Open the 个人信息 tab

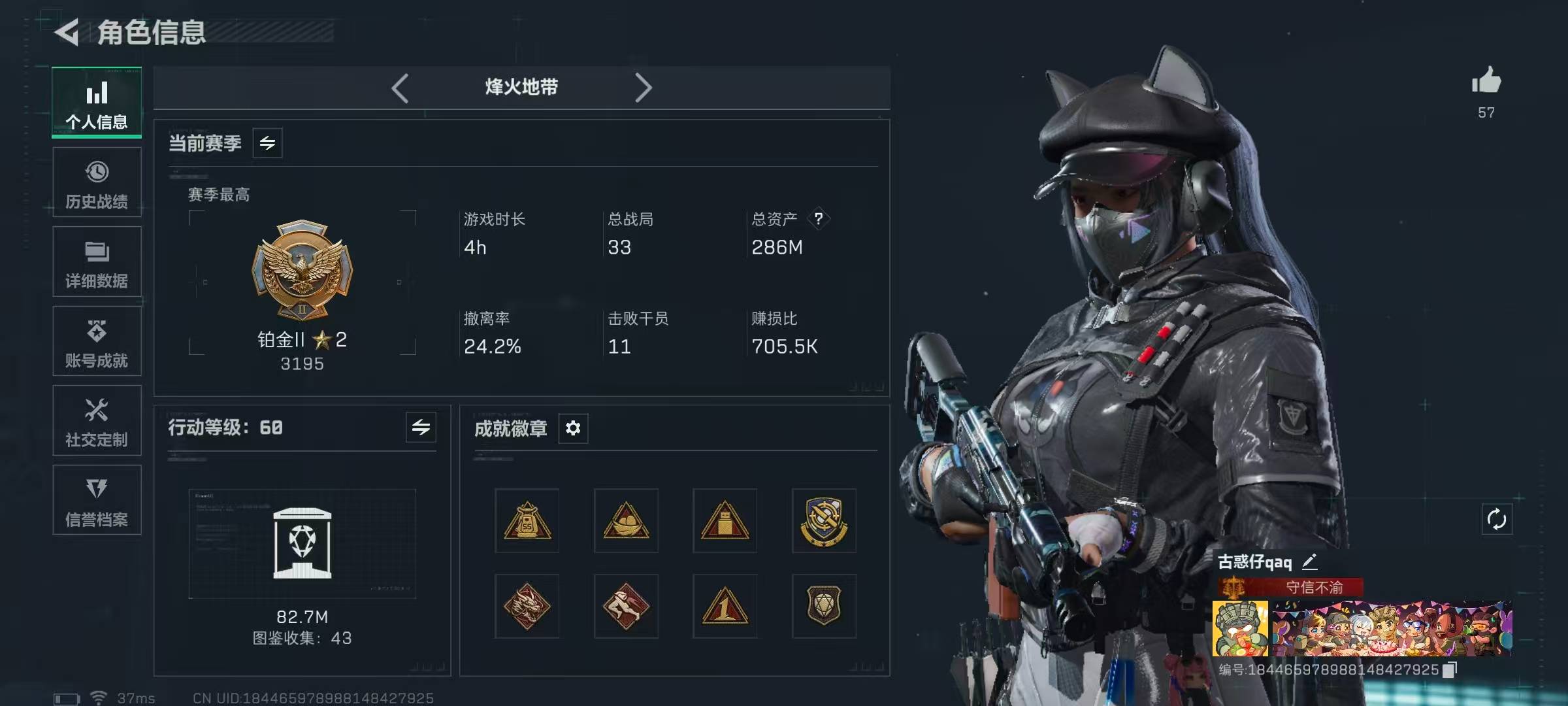[x=97, y=103]
